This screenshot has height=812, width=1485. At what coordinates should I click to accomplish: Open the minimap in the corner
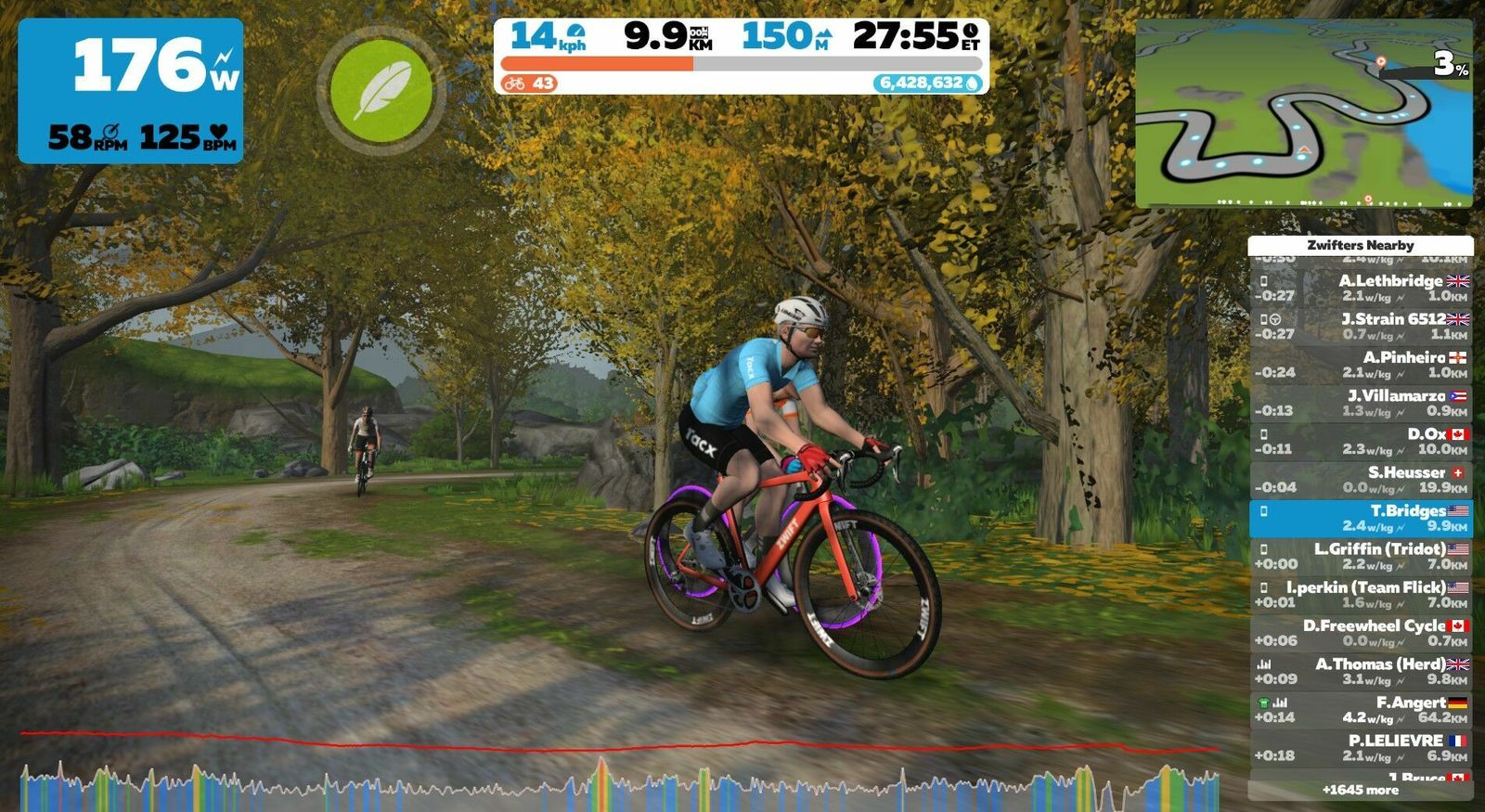(x=1303, y=112)
